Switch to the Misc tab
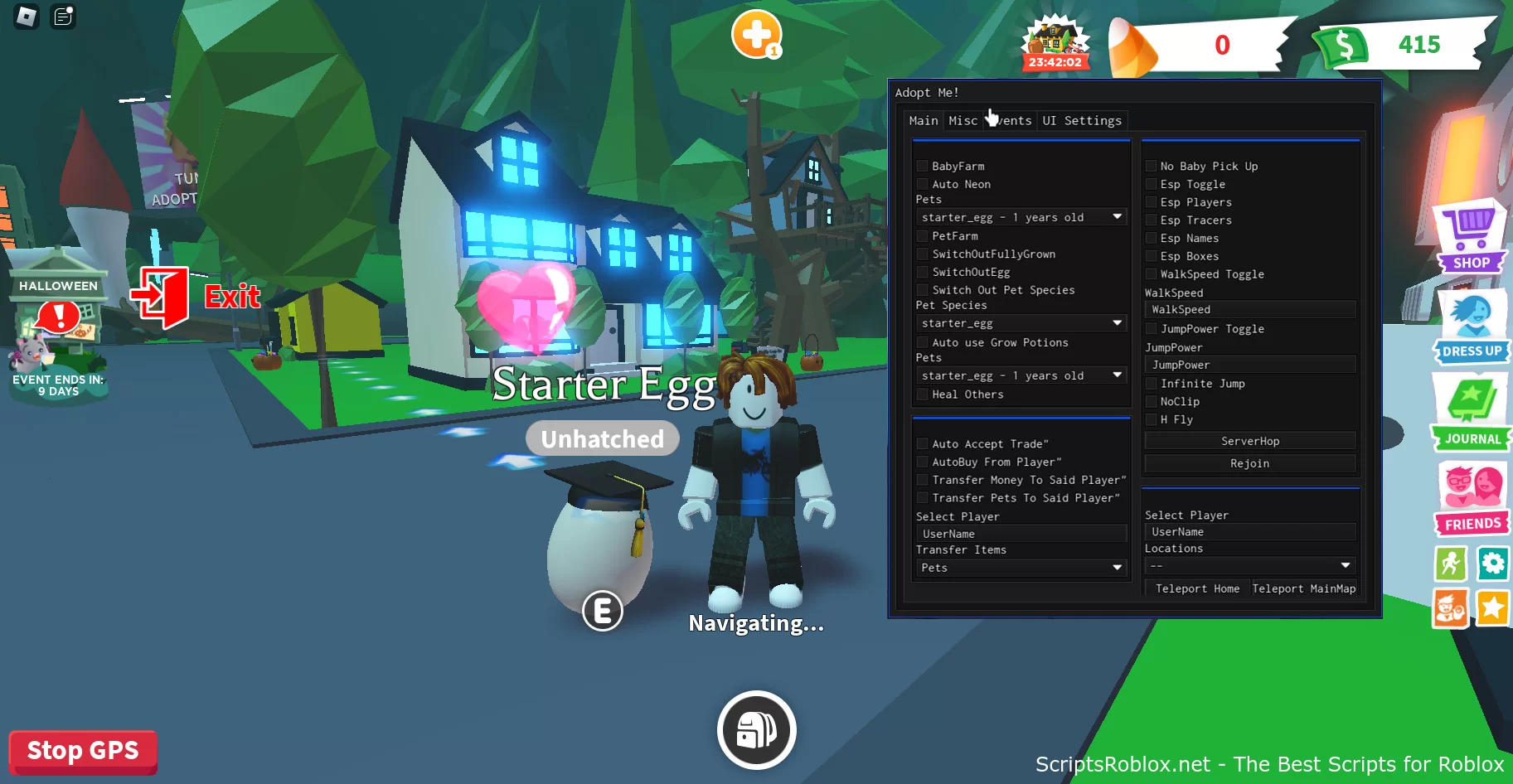The image size is (1513, 784). coord(963,120)
